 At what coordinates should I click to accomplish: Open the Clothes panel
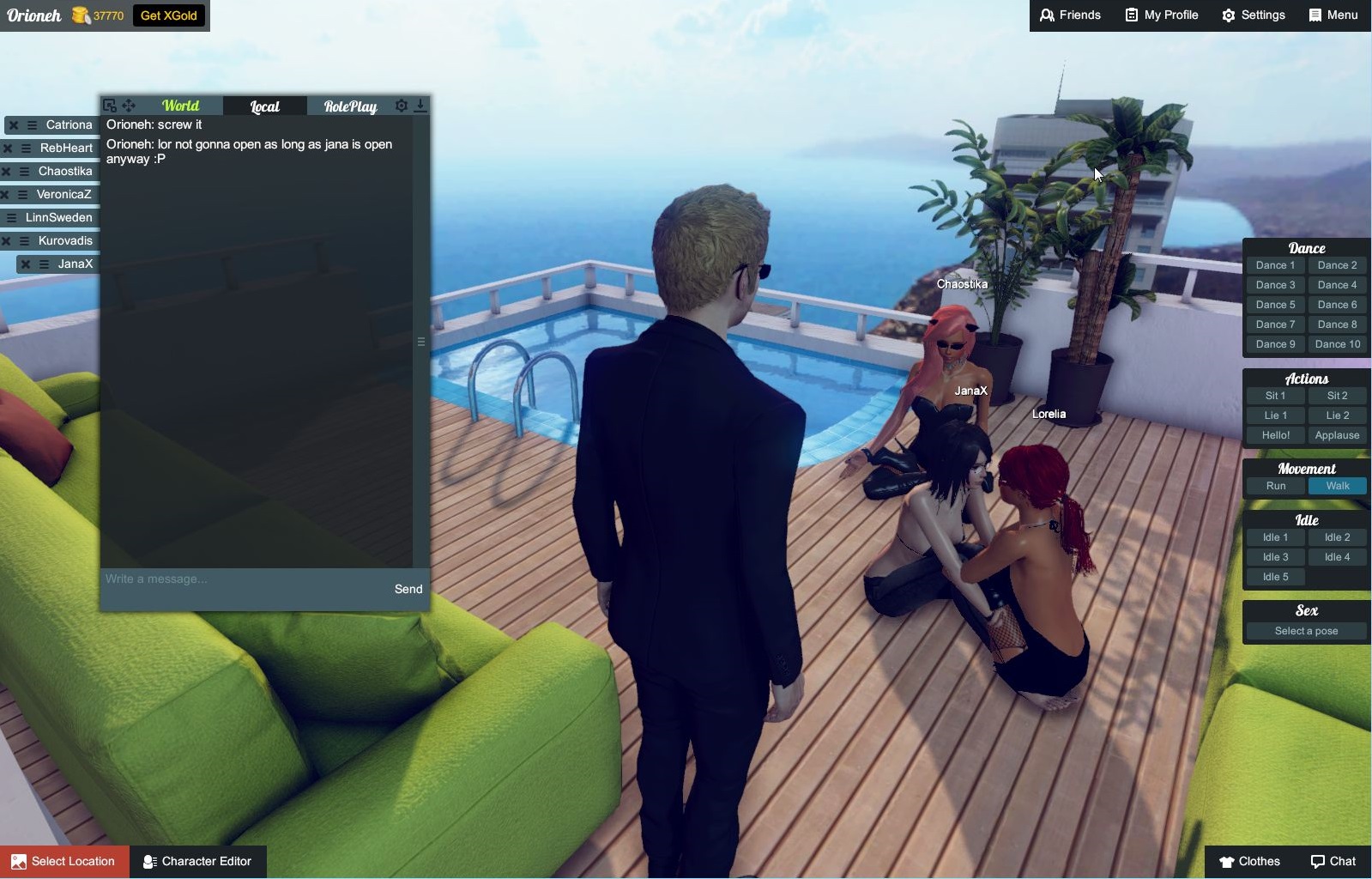(1249, 861)
